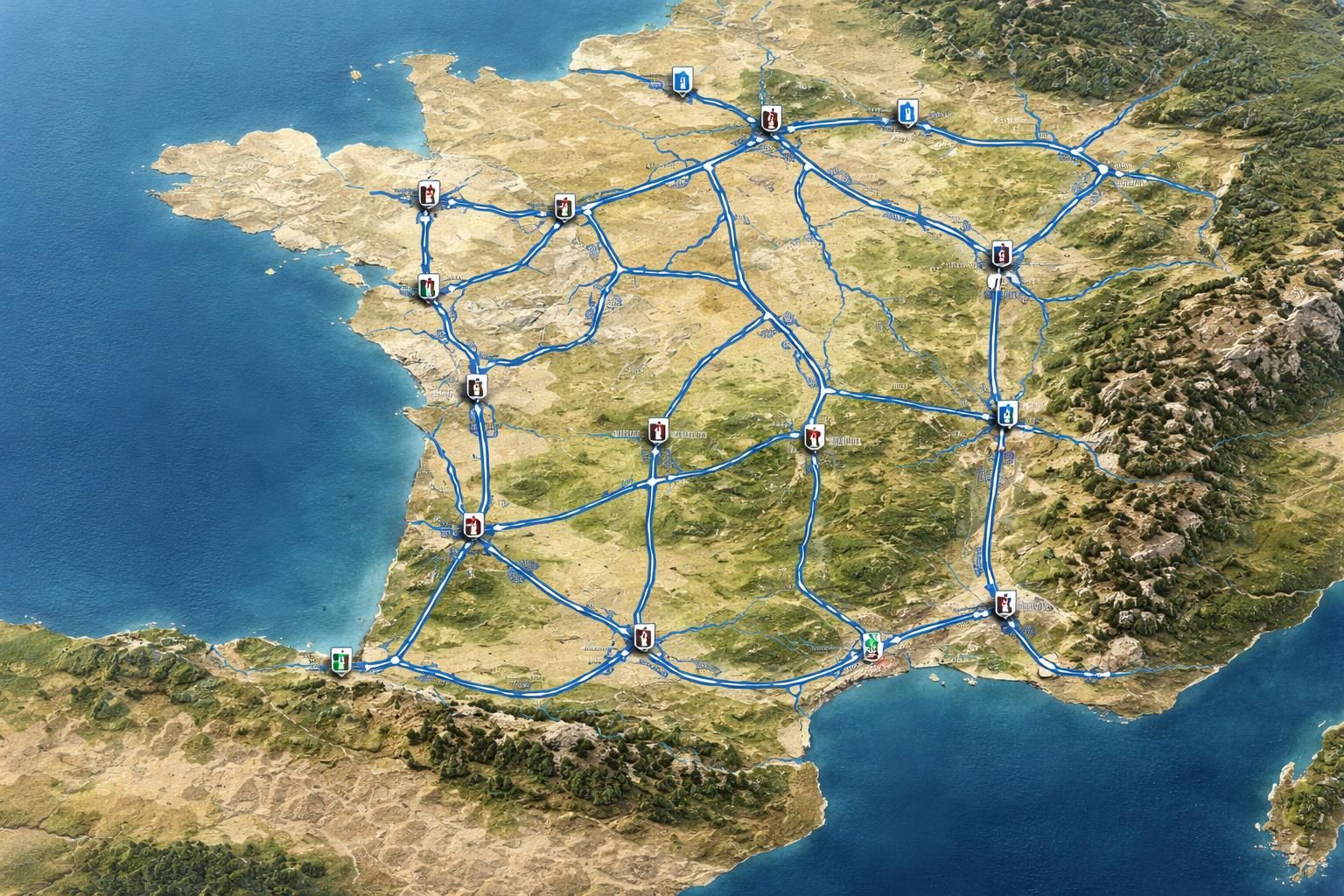Select the red shield marker at Rennes

coord(427,194)
